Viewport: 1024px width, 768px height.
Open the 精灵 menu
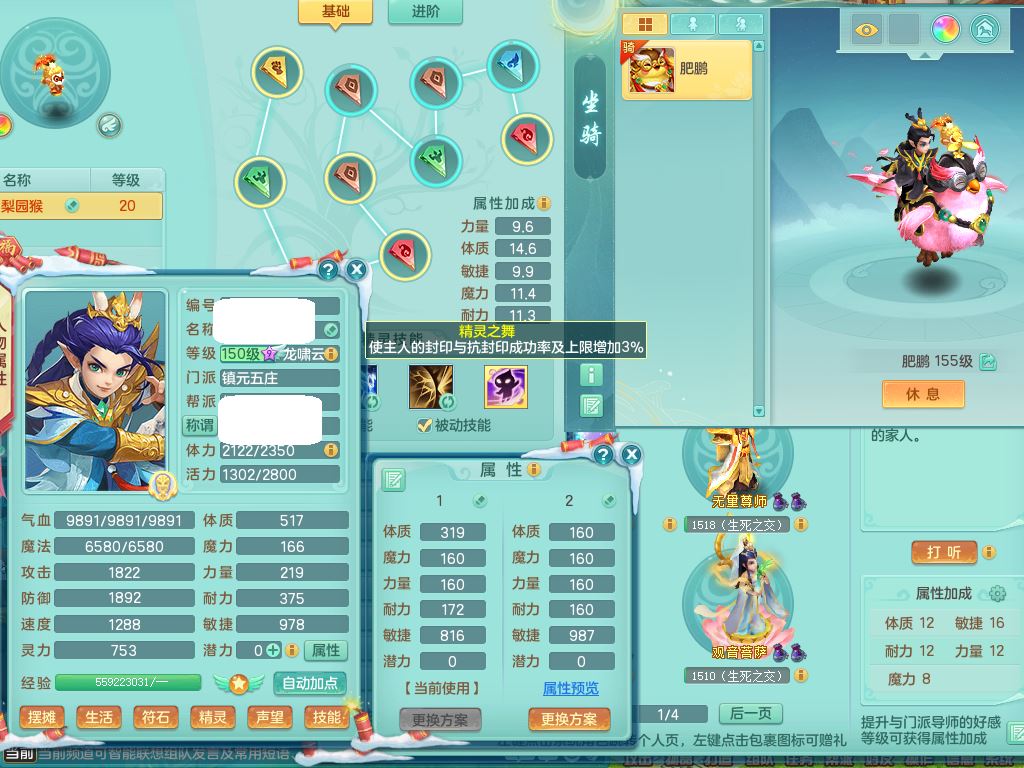click(213, 717)
